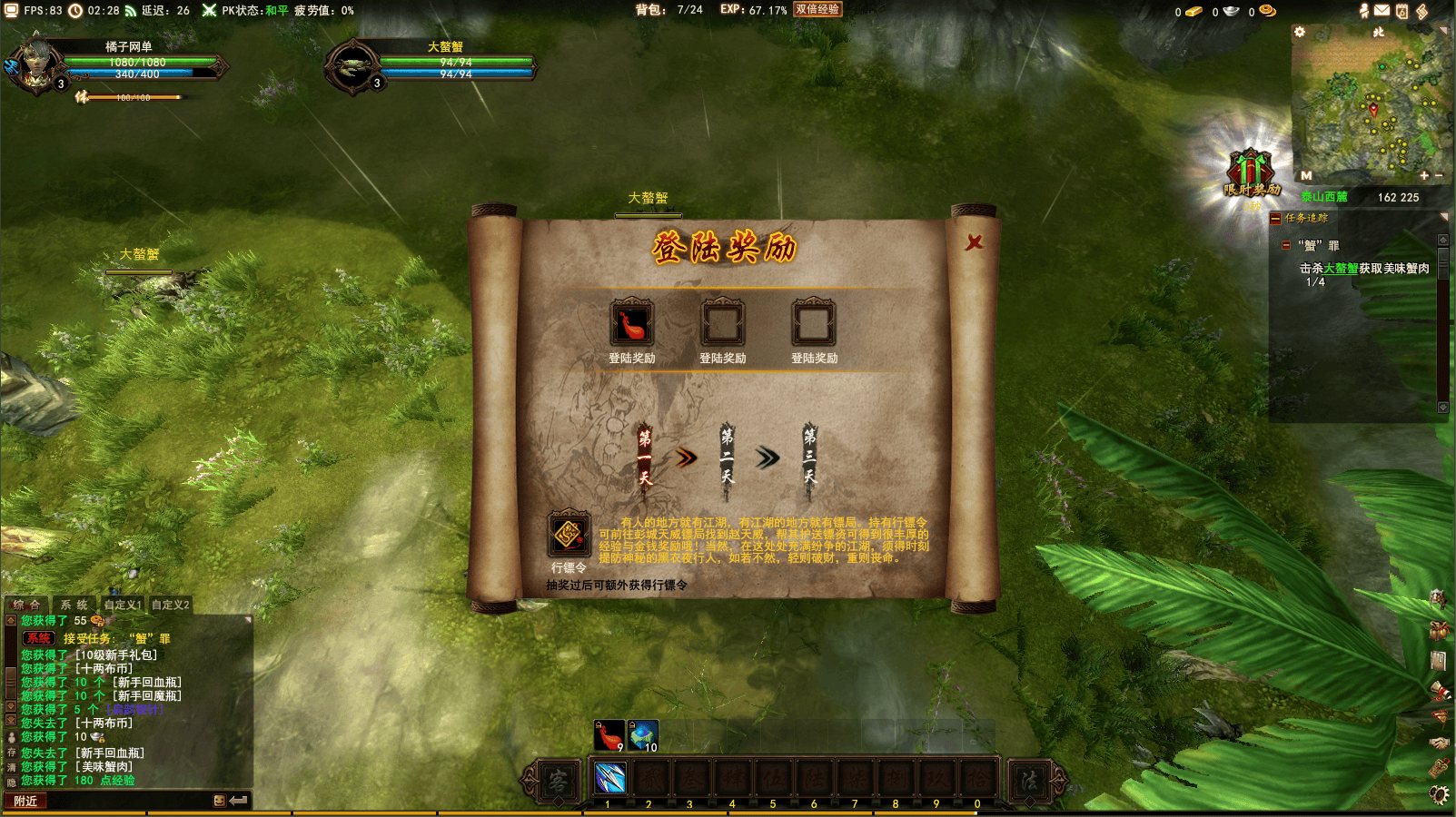Switch to the 自定义1 chat tab
The image size is (1456, 817).
pos(123,605)
